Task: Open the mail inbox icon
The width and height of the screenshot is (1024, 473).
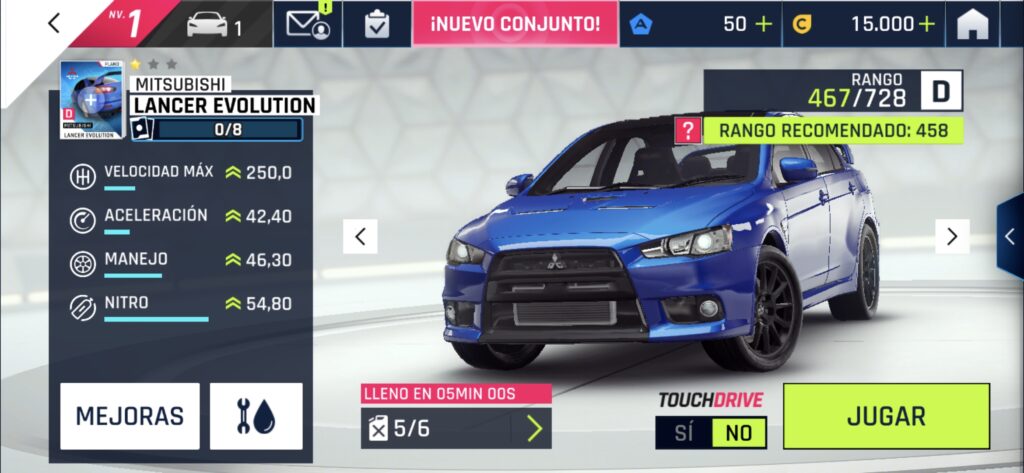Action: point(308,25)
